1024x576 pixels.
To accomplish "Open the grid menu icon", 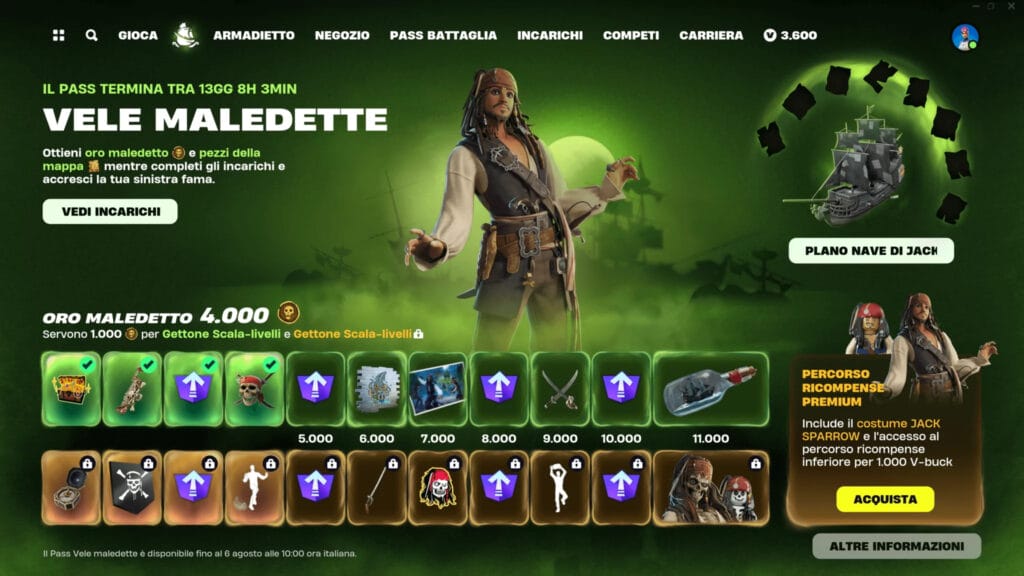I will coord(59,35).
